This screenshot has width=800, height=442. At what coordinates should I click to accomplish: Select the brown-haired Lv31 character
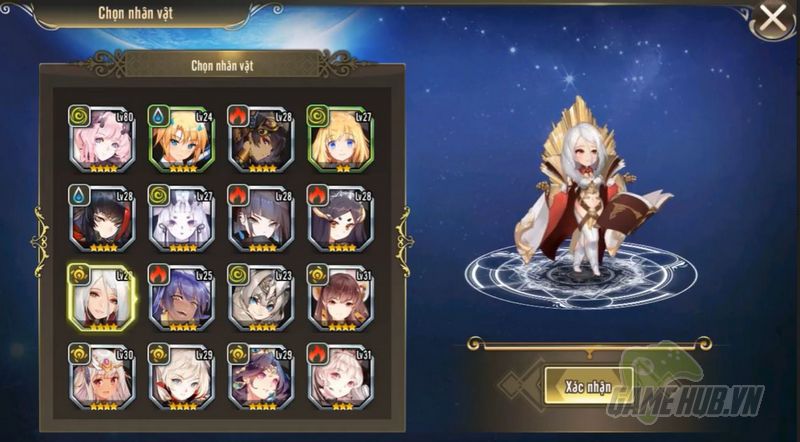tap(339, 296)
